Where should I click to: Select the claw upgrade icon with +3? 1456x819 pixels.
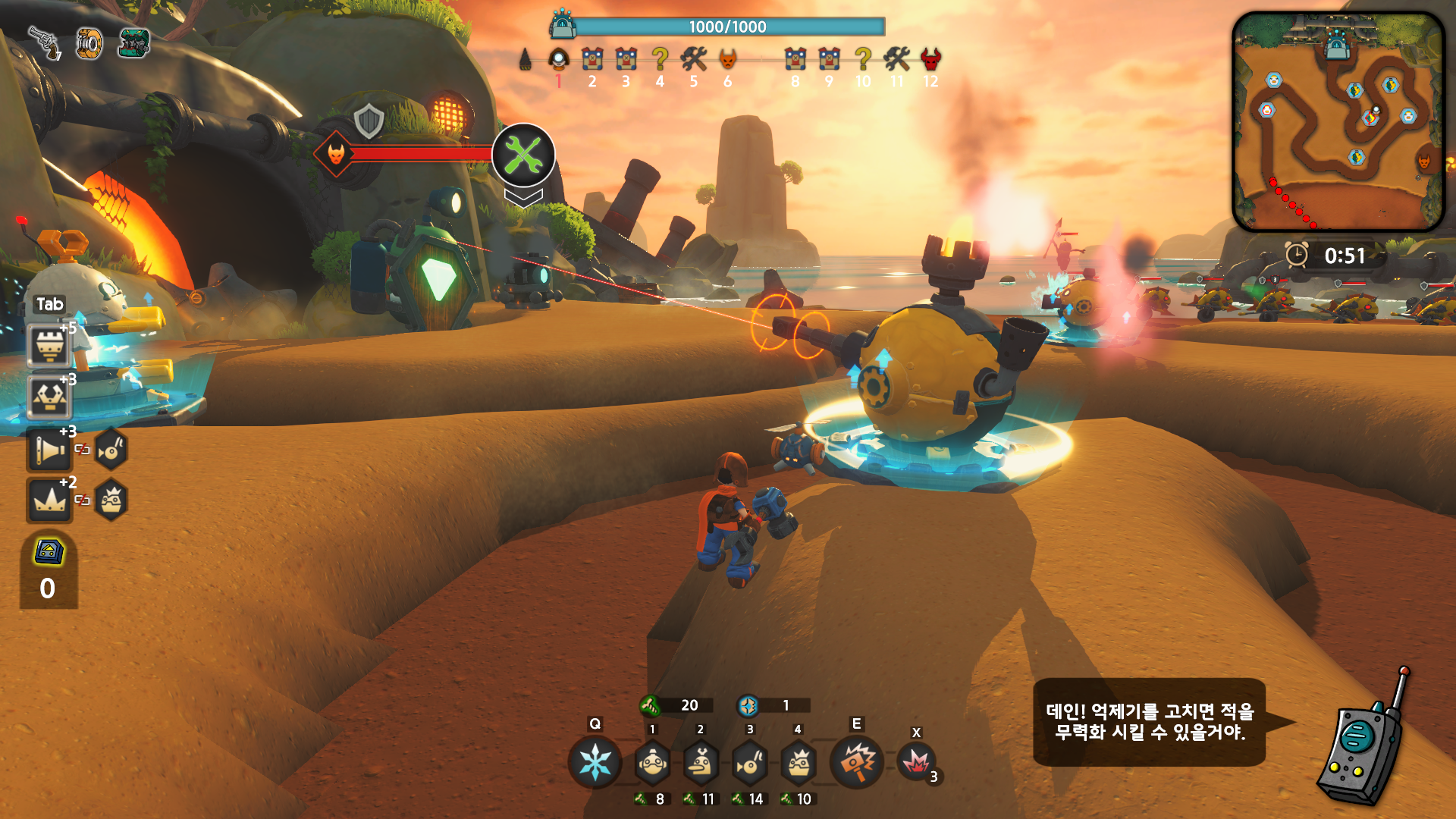pos(49,397)
